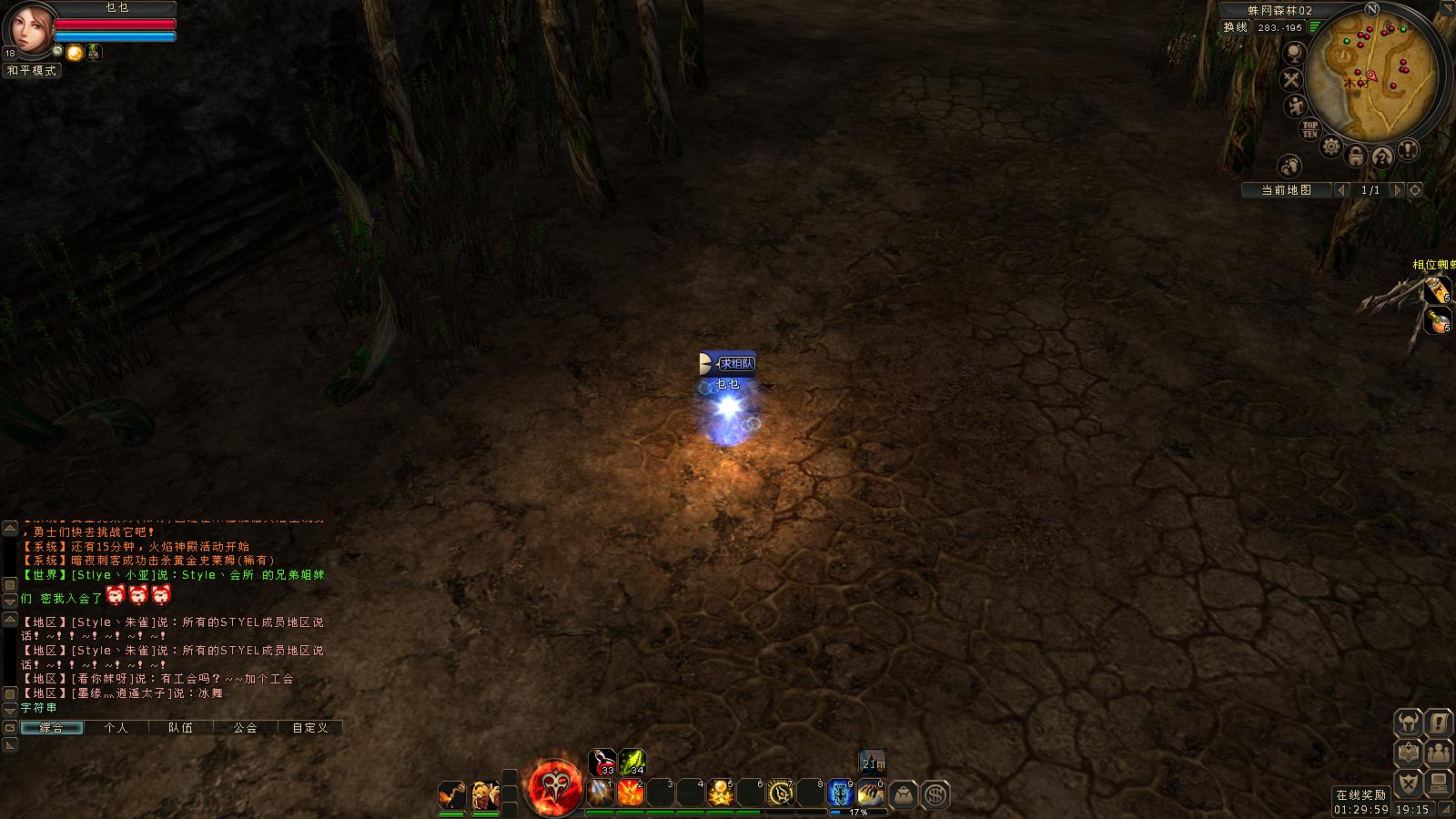Open the computer system menu icon
Viewport: 1456px width, 819px height.
point(1438,783)
